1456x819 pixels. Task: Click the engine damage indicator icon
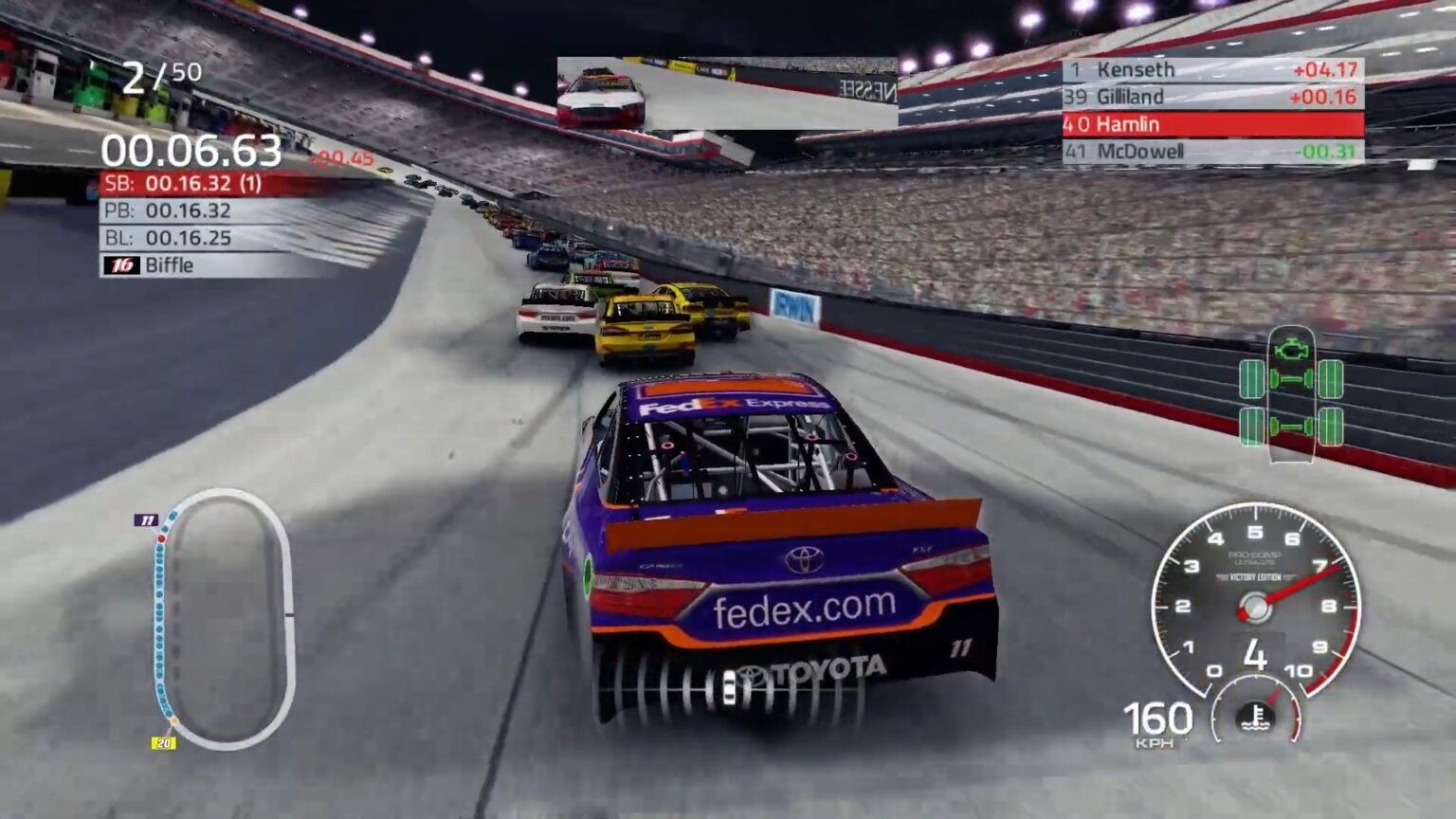tap(1291, 349)
